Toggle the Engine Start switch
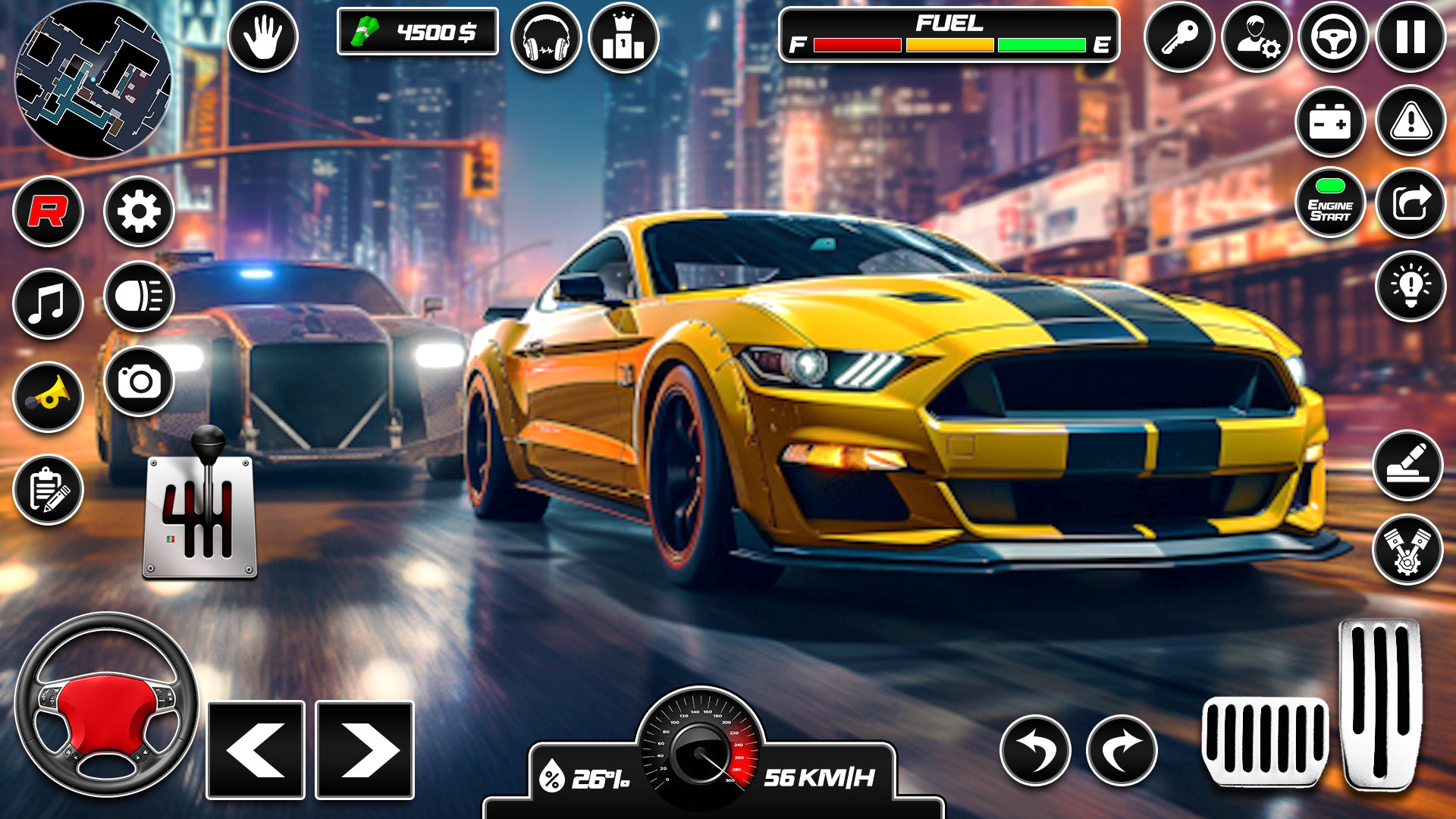1456x819 pixels. coord(1331,203)
